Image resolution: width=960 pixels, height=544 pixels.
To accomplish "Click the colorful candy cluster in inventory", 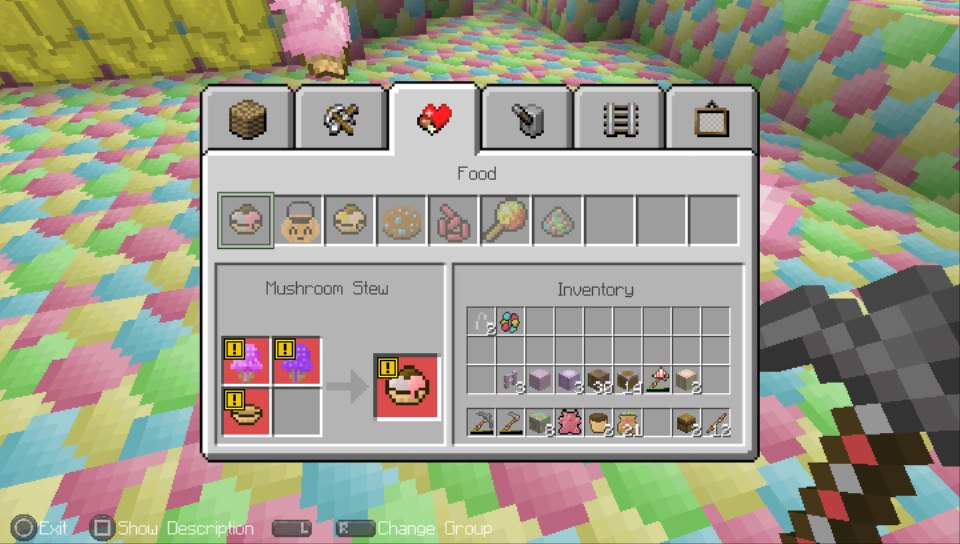I will click(510, 322).
